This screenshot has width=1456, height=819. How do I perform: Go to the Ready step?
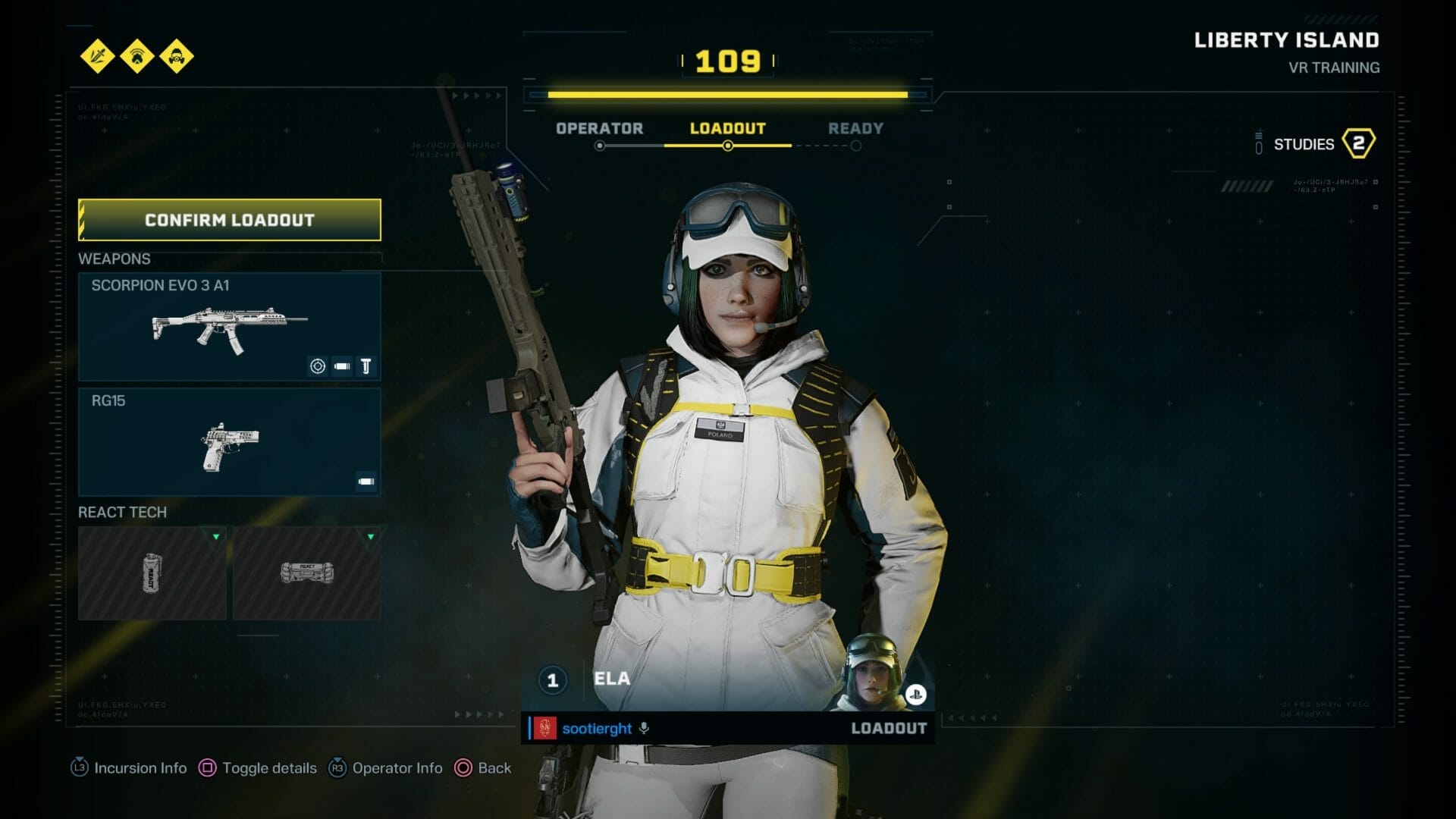(x=855, y=129)
